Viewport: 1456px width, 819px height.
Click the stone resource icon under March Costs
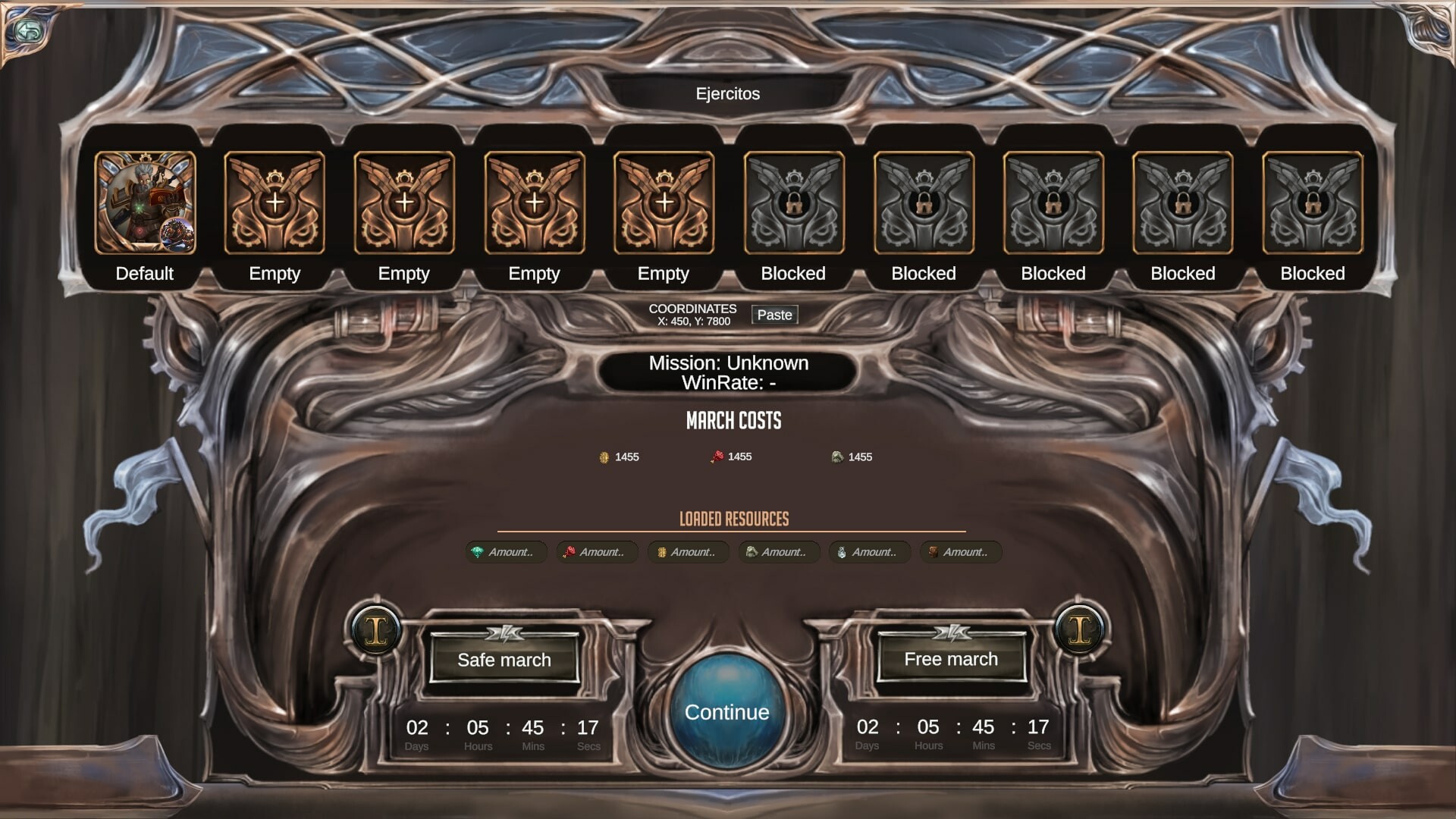point(838,457)
